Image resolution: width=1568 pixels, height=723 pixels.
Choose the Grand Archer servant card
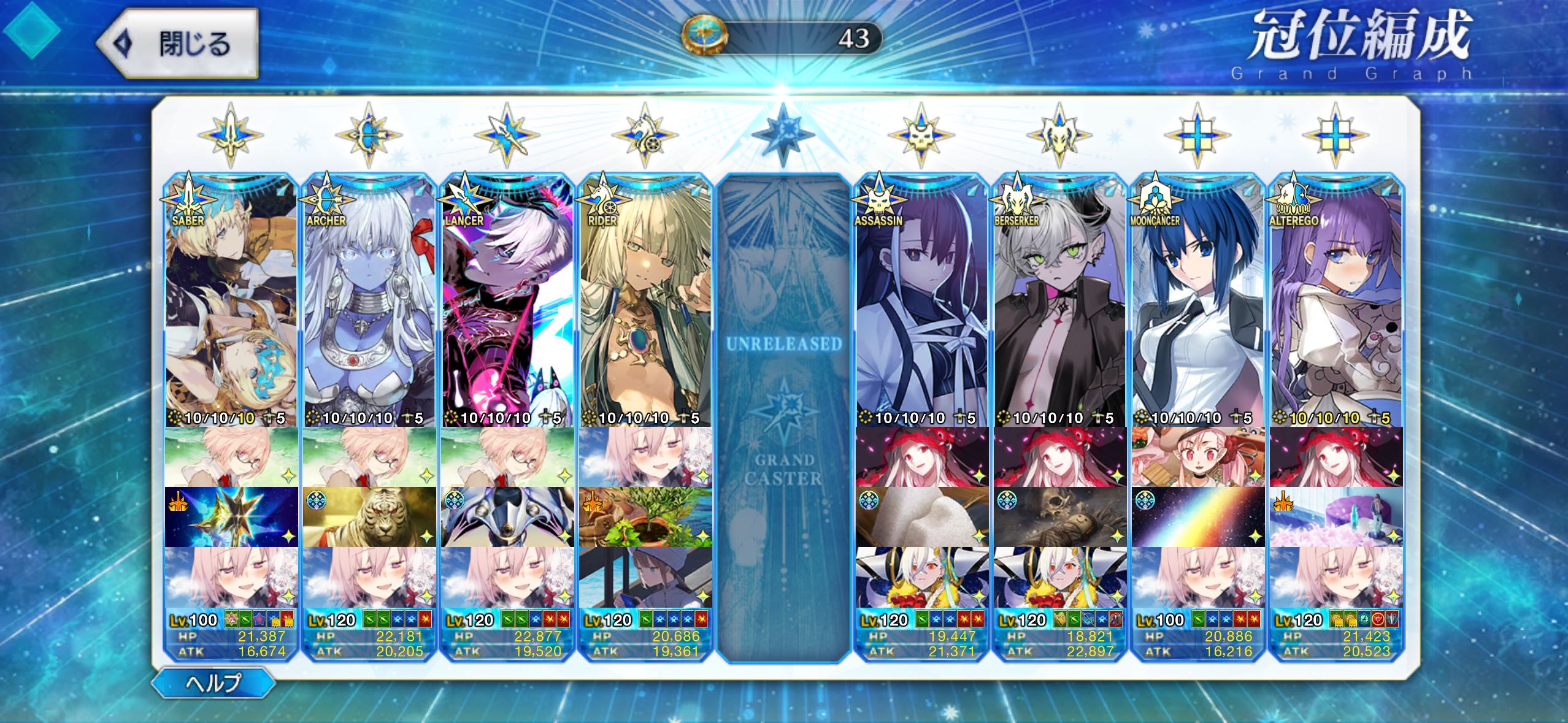point(369,300)
